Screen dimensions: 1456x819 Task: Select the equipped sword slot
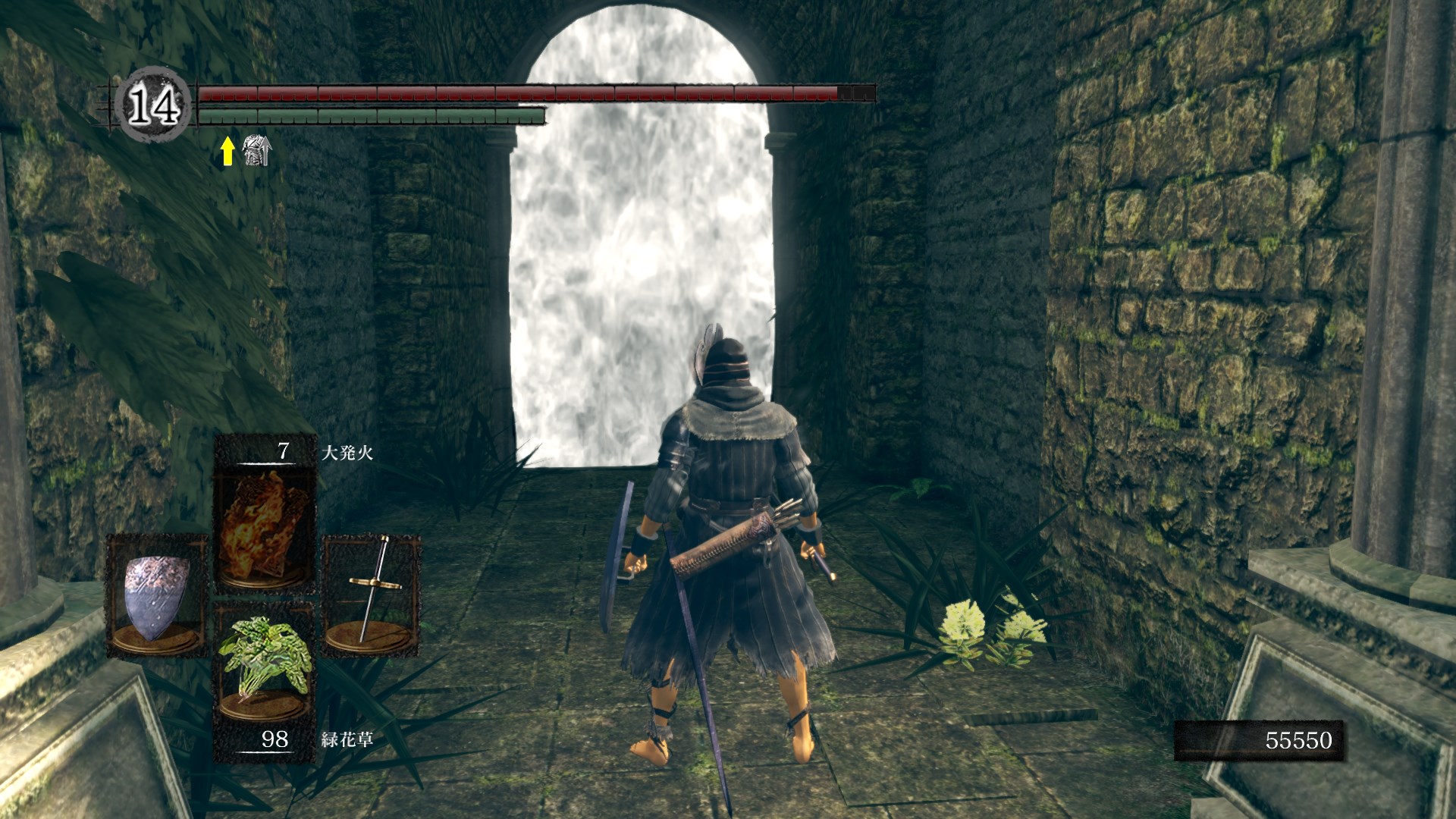(x=371, y=596)
